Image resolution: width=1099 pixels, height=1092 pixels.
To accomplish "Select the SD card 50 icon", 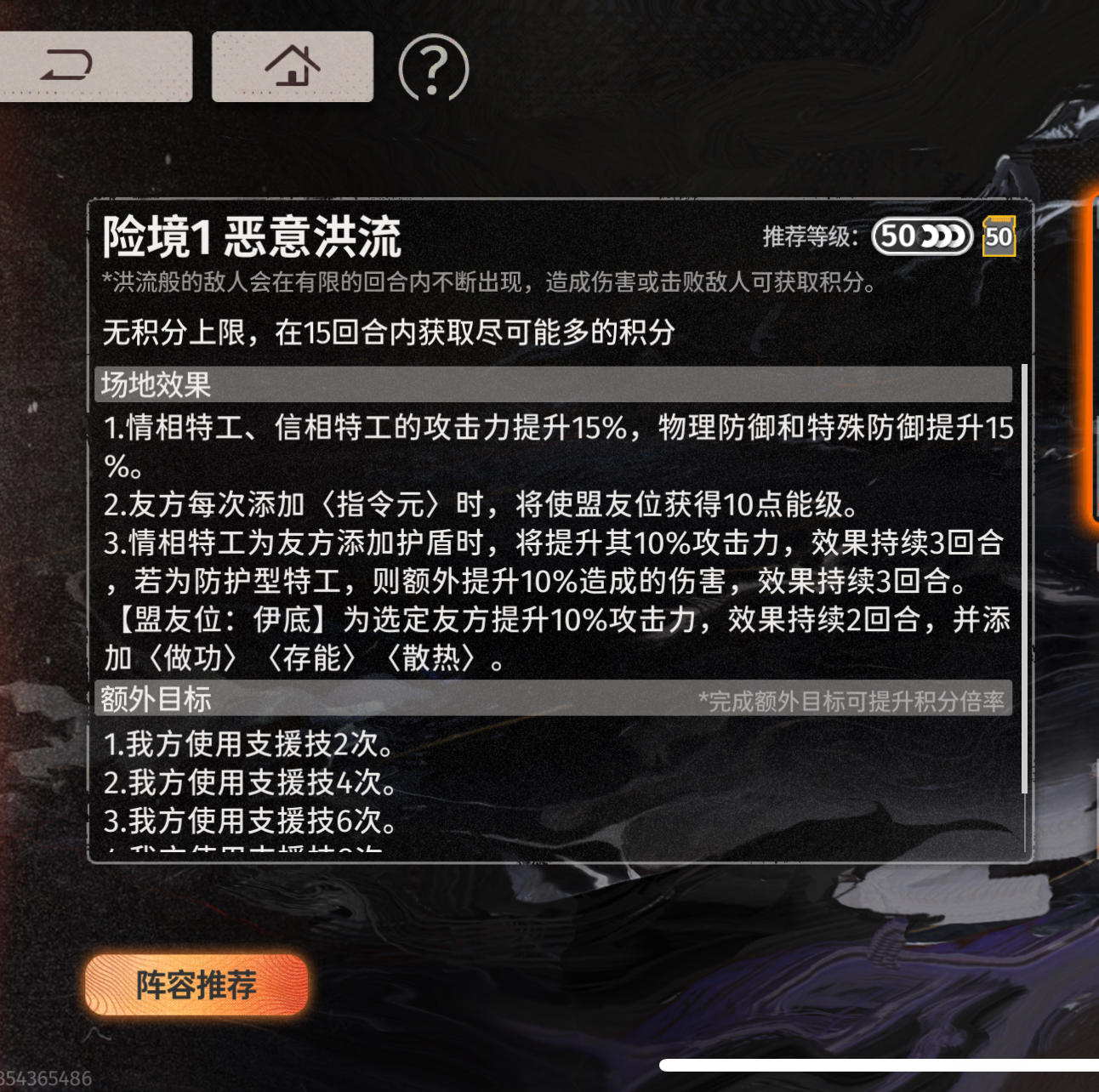I will tap(999, 236).
